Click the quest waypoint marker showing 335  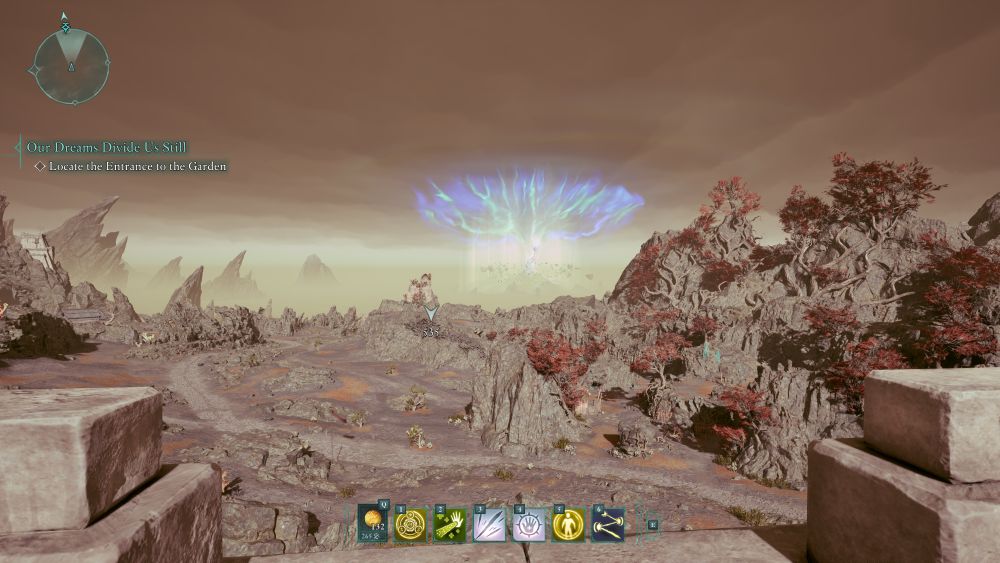431,314
